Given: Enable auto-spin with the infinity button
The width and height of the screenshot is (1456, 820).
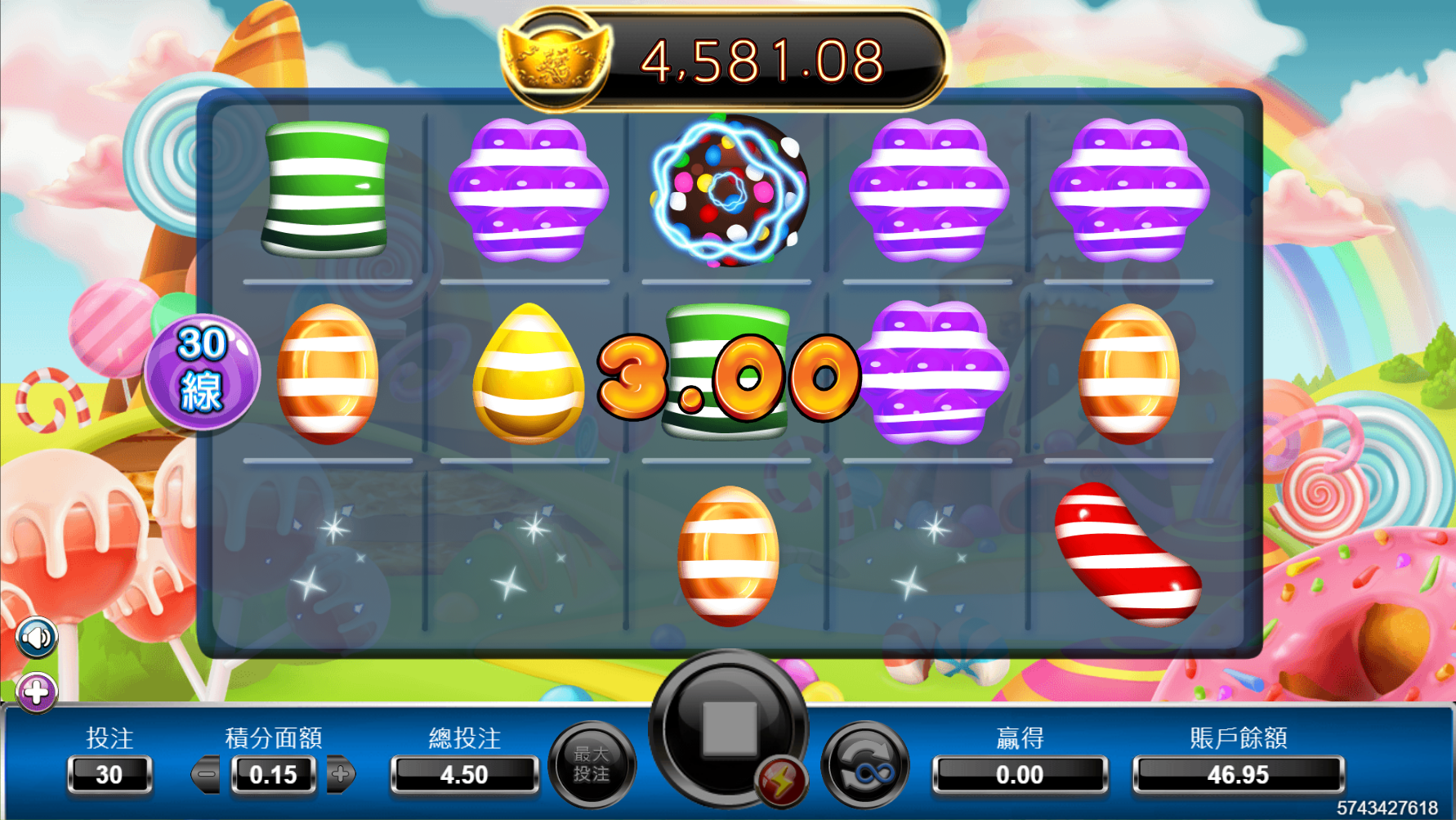Looking at the screenshot, I should coord(865,767).
